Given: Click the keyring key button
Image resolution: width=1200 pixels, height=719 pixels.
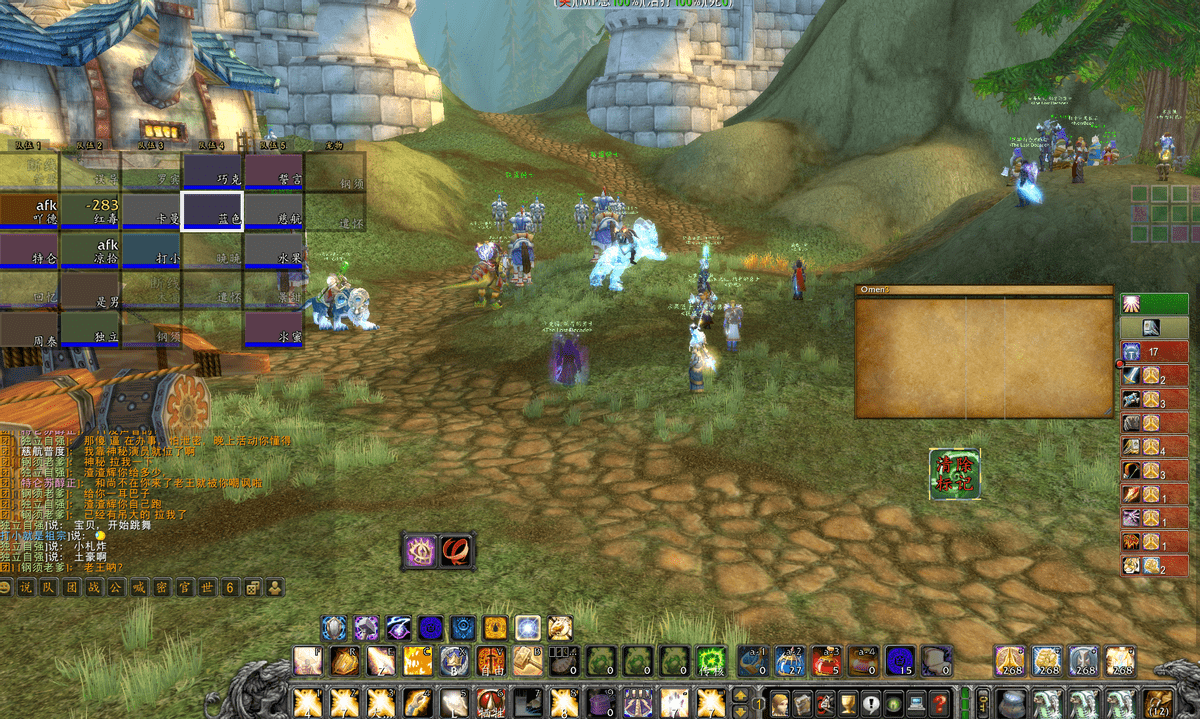Looking at the screenshot, I should [984, 702].
